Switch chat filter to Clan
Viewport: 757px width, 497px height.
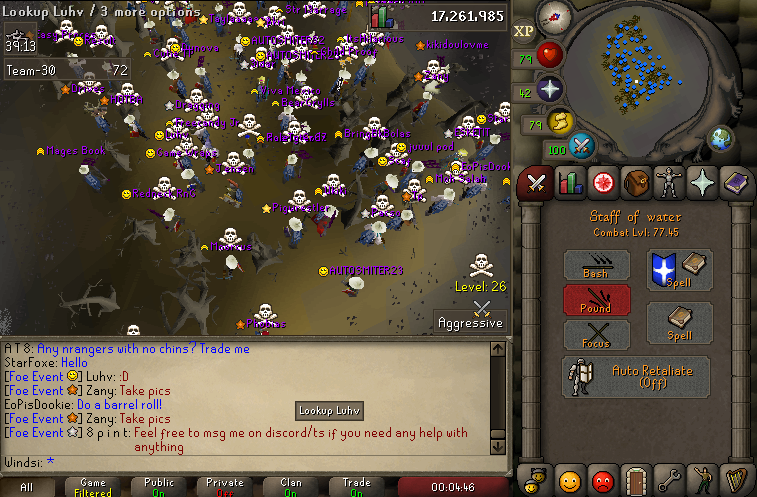[x=290, y=487]
